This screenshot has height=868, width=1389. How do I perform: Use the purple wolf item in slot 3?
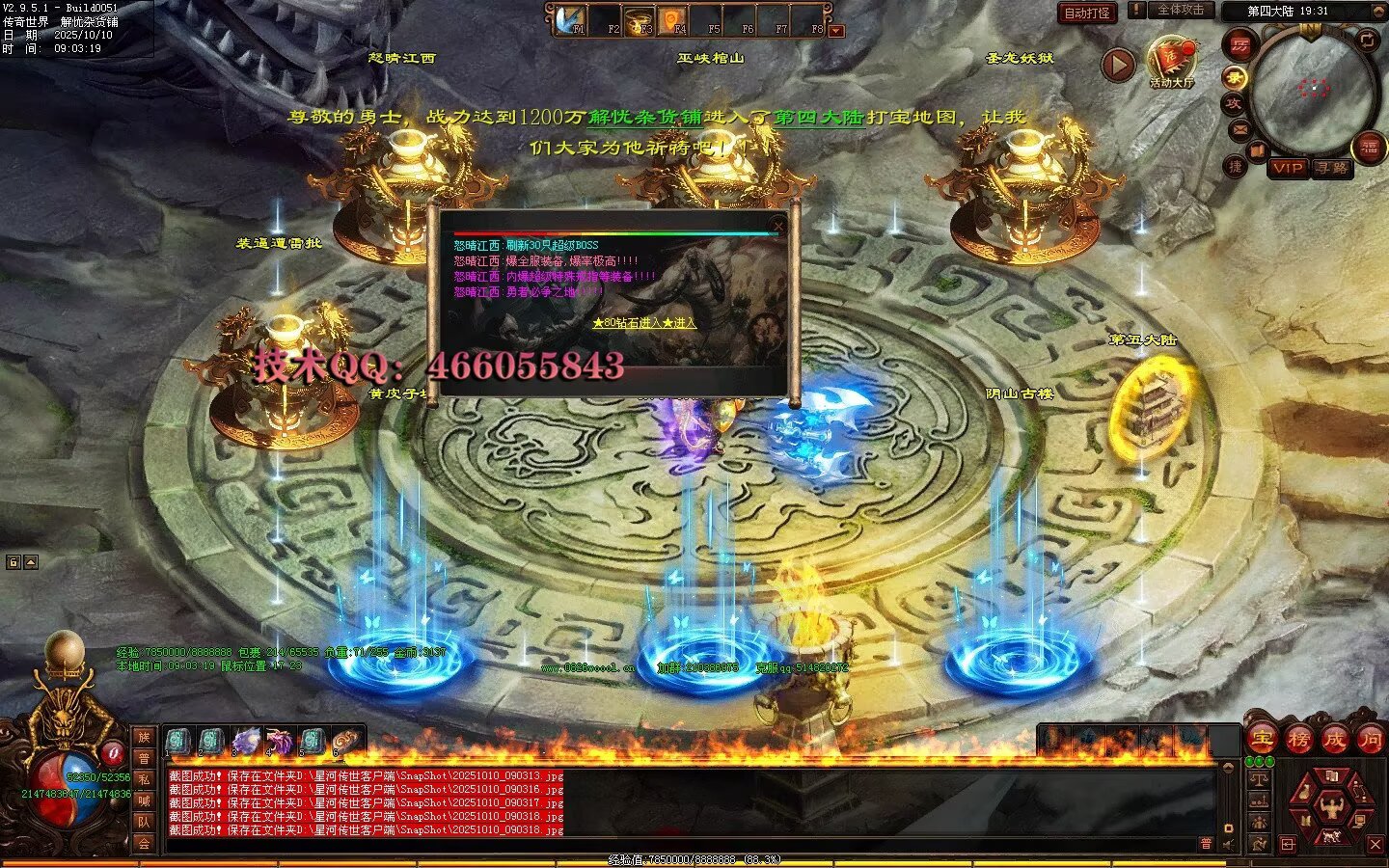click(x=247, y=742)
